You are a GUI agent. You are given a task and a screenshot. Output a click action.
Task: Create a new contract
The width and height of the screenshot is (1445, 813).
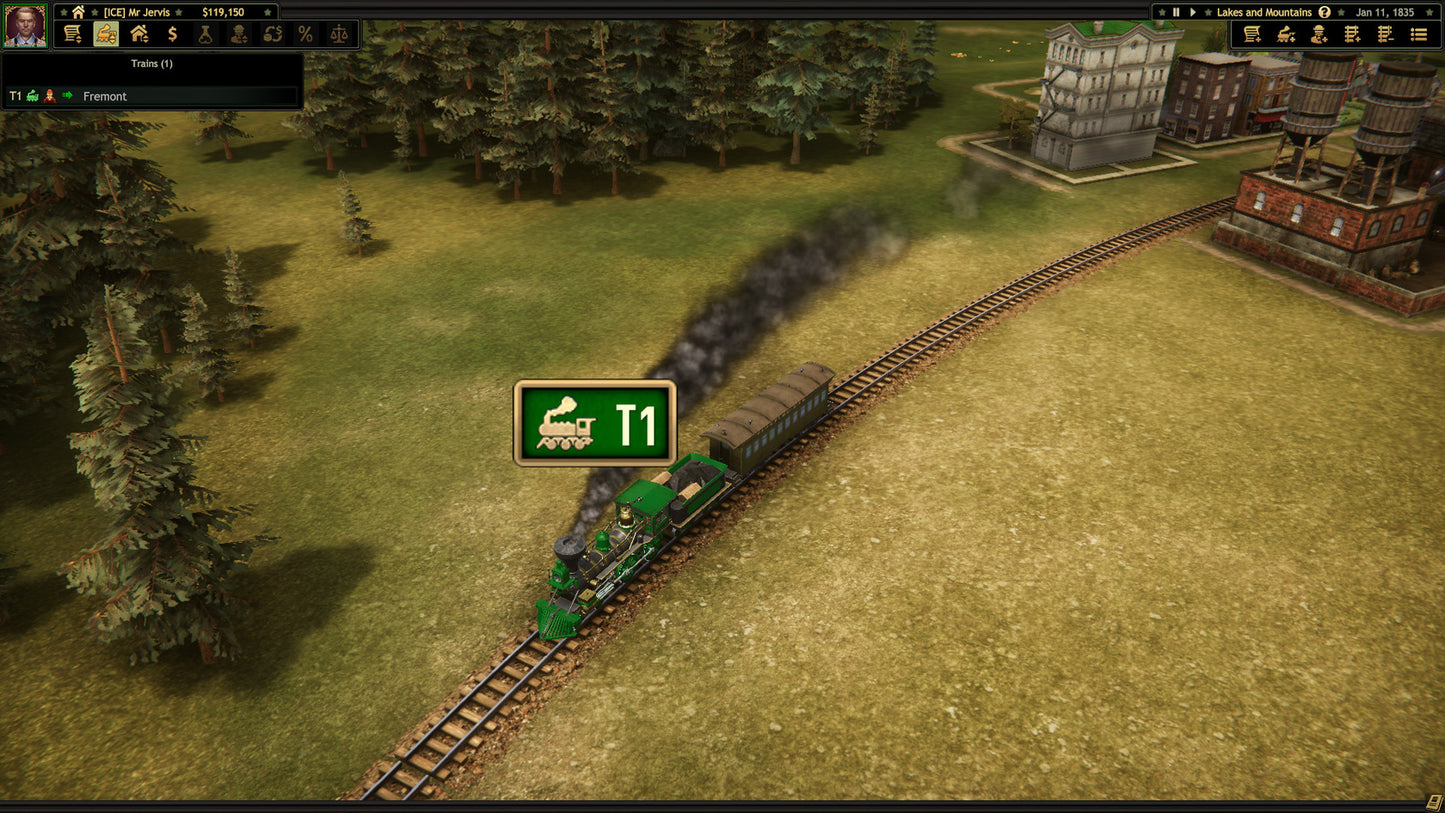tap(1252, 33)
